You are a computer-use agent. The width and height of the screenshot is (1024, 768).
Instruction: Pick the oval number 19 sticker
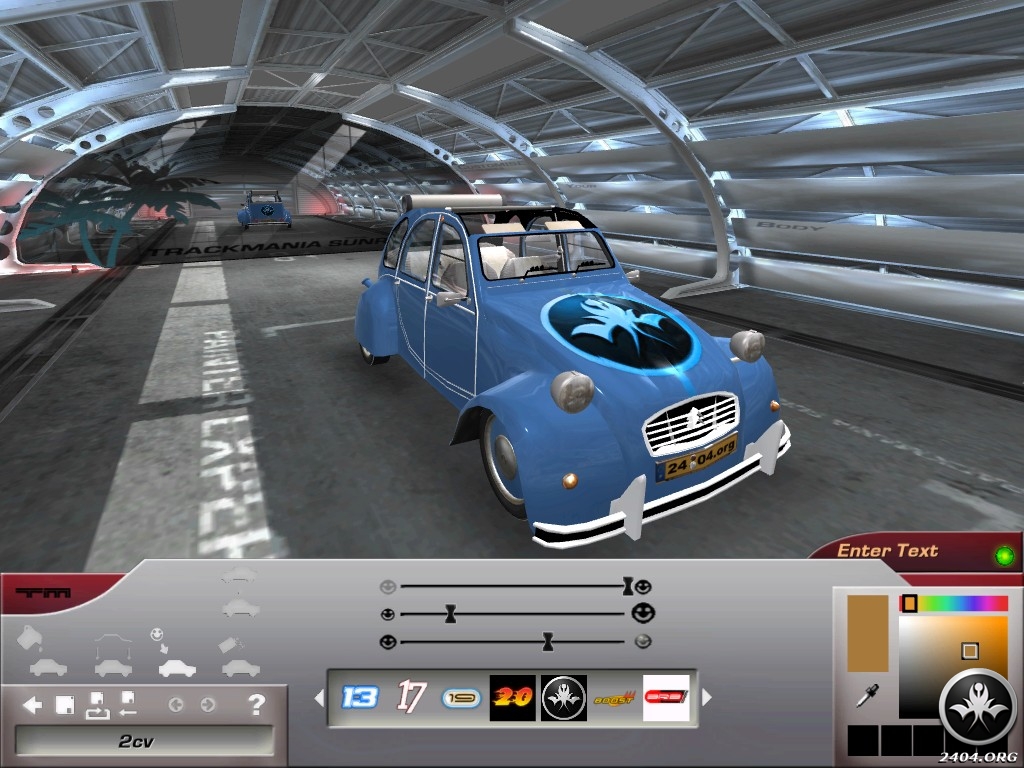tap(462, 697)
